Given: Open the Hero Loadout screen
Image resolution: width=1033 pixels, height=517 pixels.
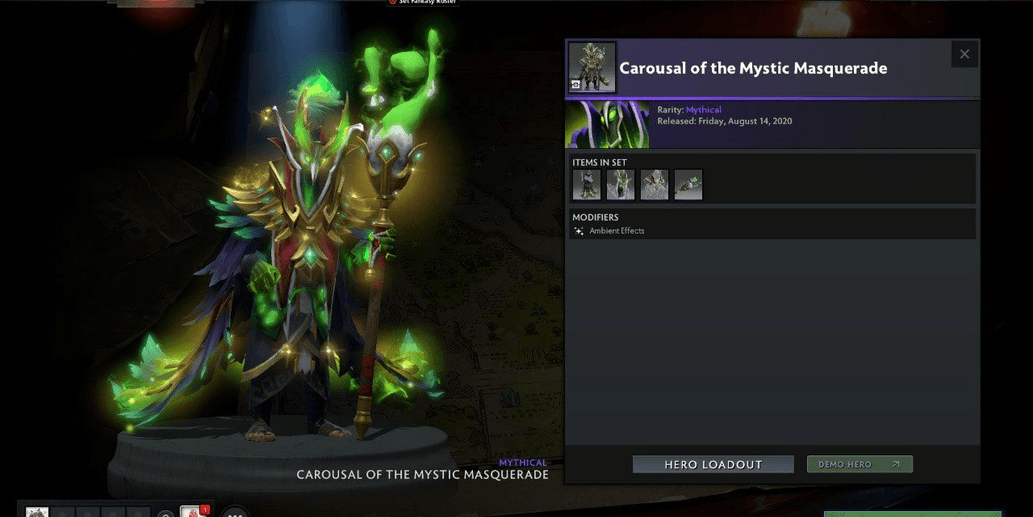Looking at the screenshot, I should (713, 465).
